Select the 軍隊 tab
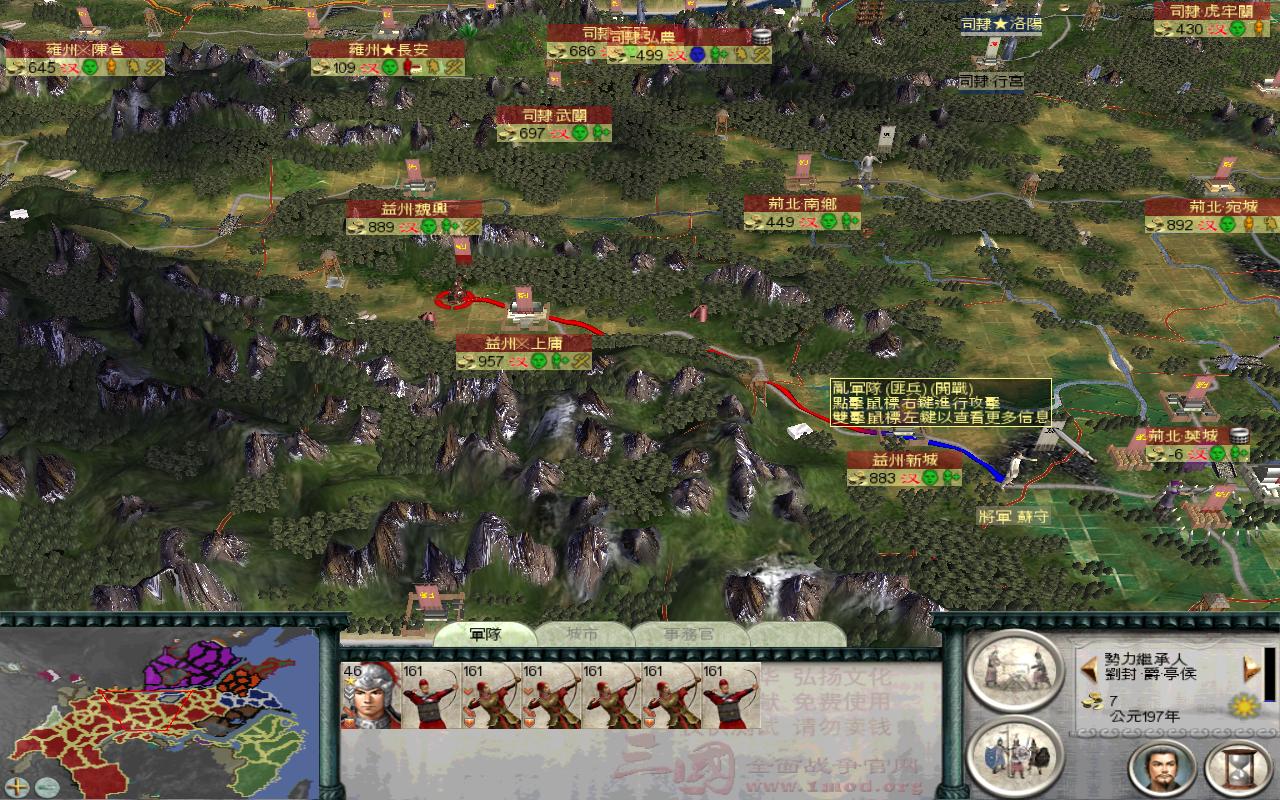This screenshot has height=800, width=1280. click(x=486, y=634)
